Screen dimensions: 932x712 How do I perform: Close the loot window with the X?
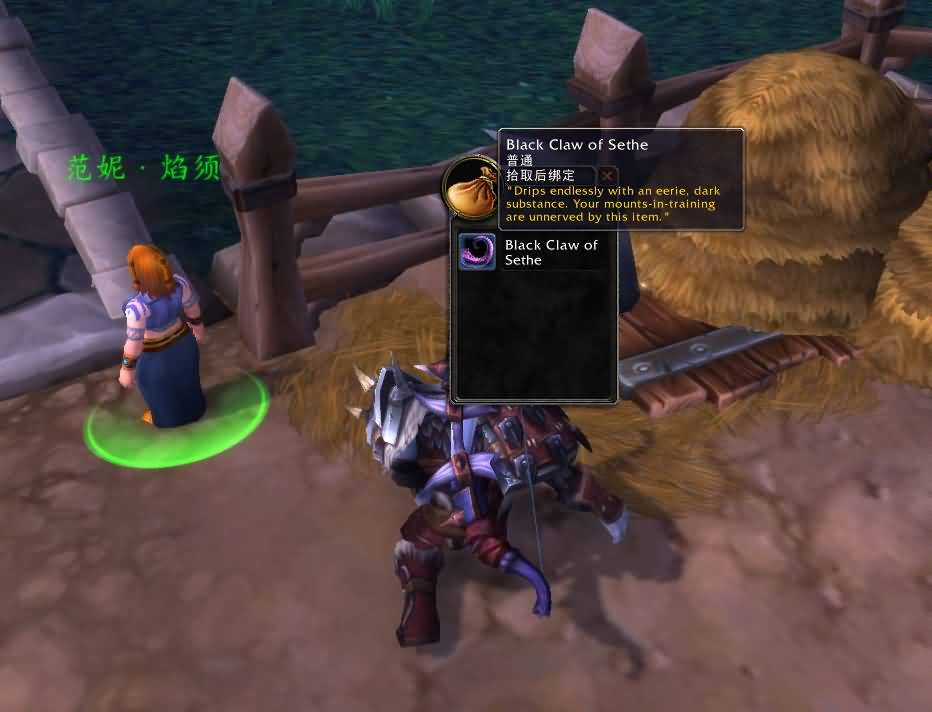(x=607, y=176)
